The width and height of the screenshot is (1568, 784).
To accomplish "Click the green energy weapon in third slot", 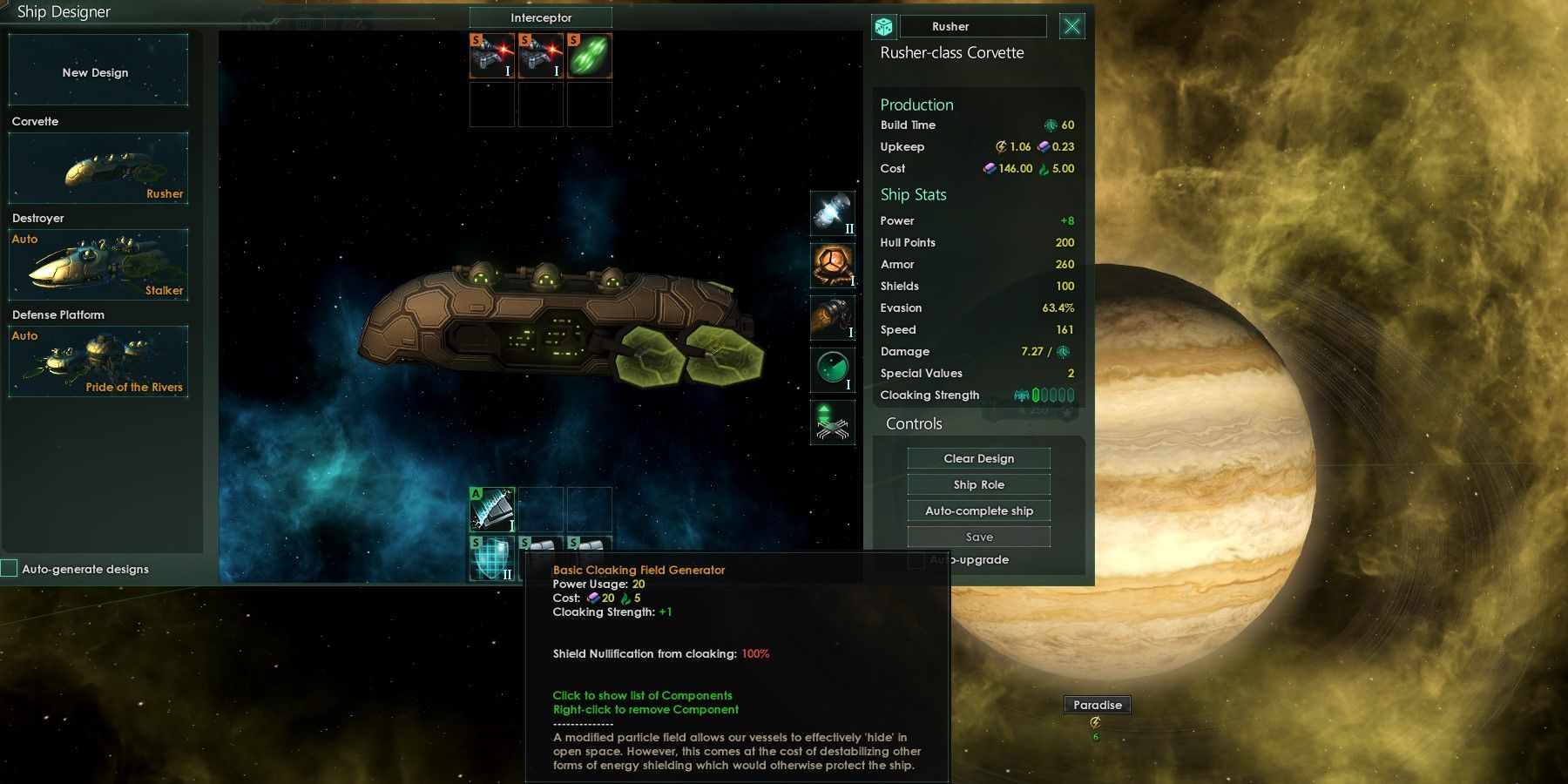I will tap(589, 55).
